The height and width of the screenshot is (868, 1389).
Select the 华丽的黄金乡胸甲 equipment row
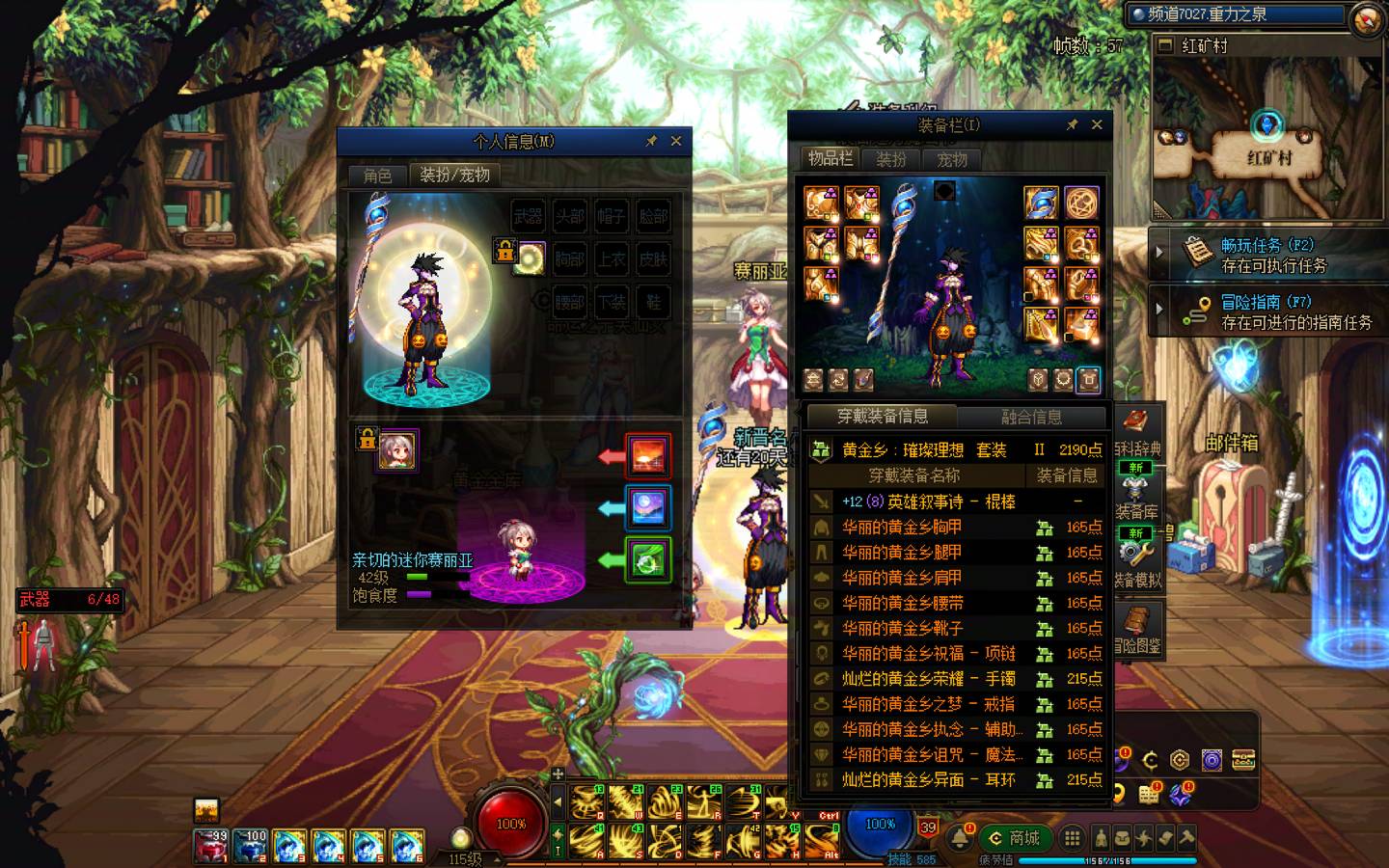coord(901,528)
